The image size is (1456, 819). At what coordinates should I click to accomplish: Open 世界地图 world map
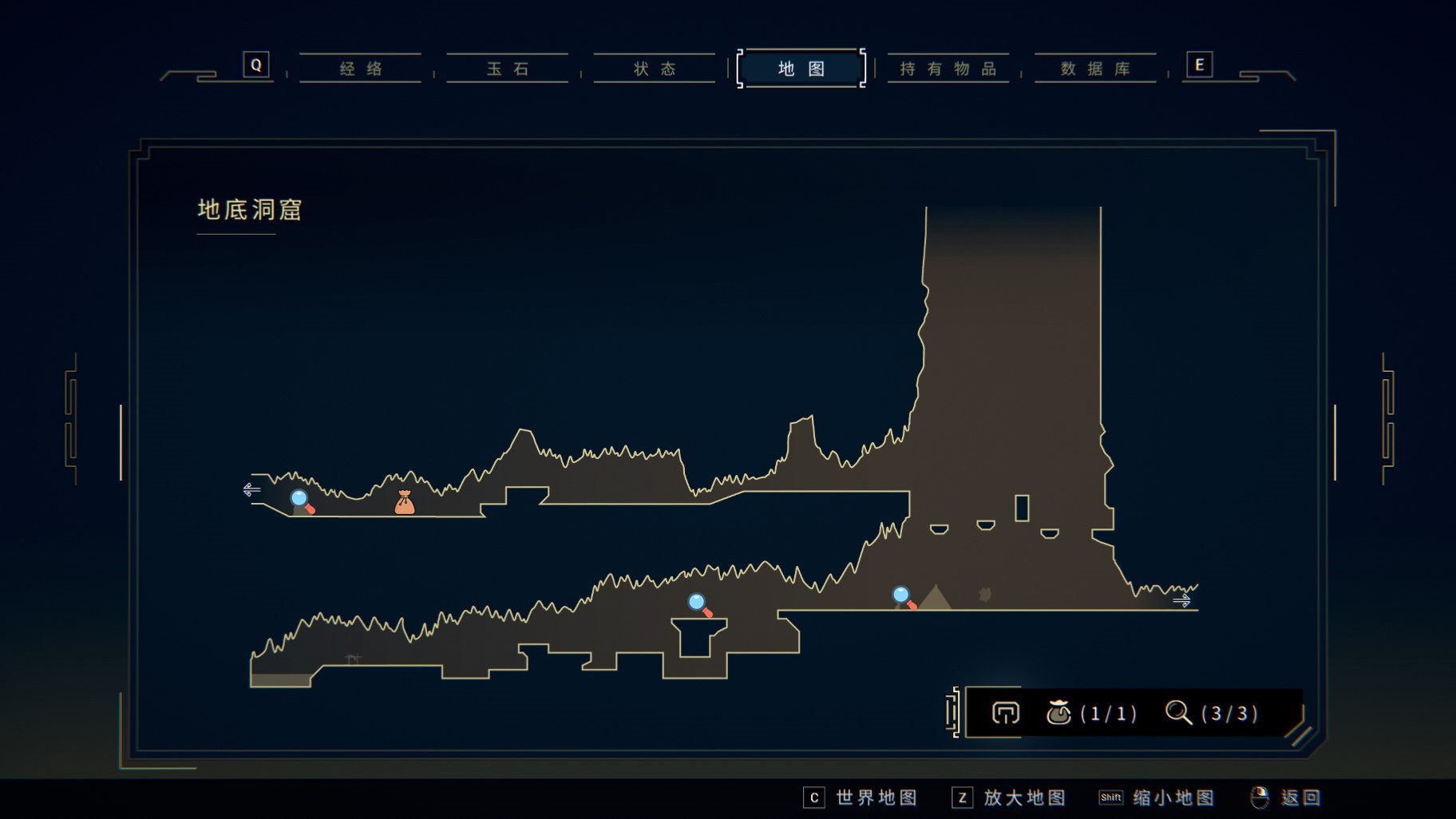861,797
